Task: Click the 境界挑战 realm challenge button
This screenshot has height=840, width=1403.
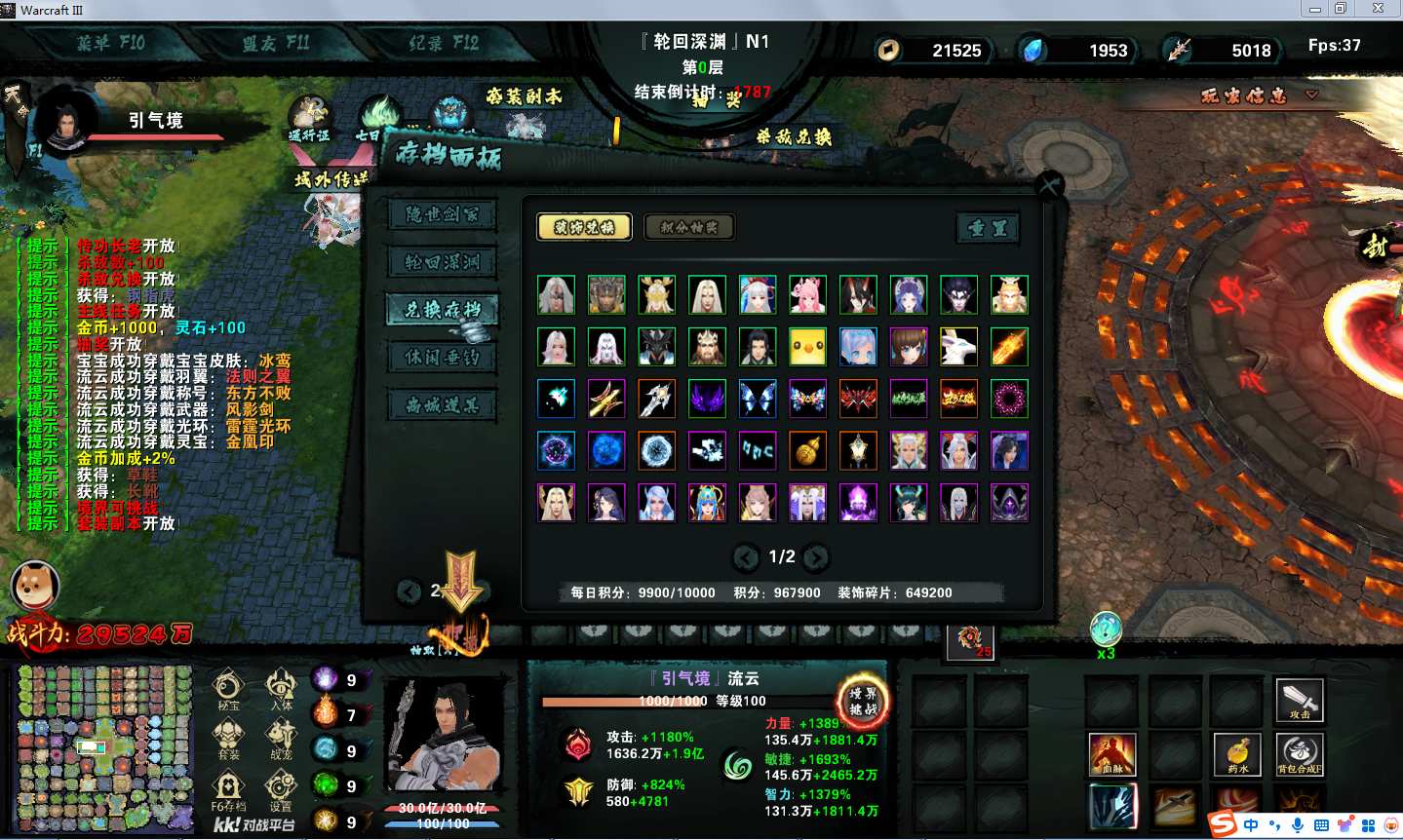Action: pyautogui.click(x=863, y=702)
